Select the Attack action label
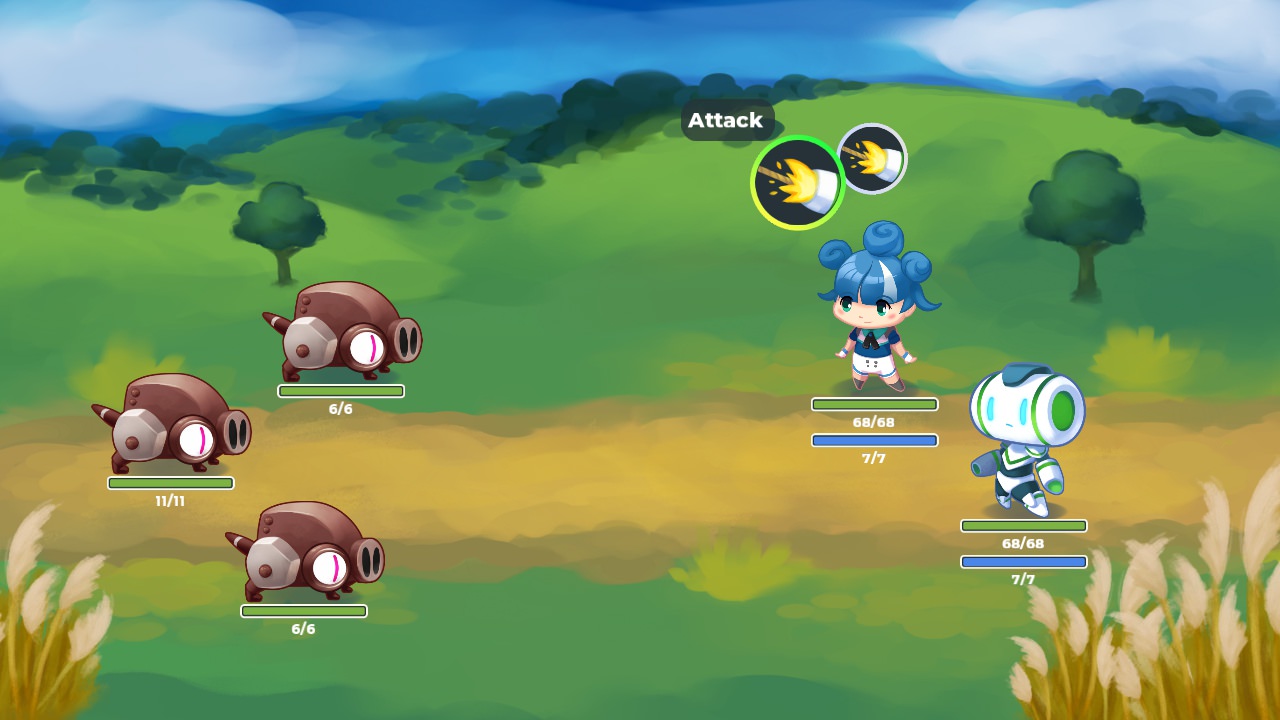Viewport: 1280px width, 720px height. coord(727,121)
